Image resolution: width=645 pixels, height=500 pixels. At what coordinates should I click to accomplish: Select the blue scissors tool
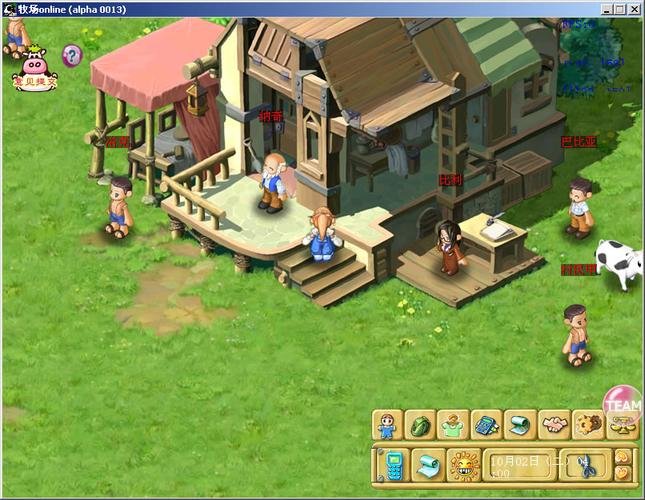coord(585,464)
